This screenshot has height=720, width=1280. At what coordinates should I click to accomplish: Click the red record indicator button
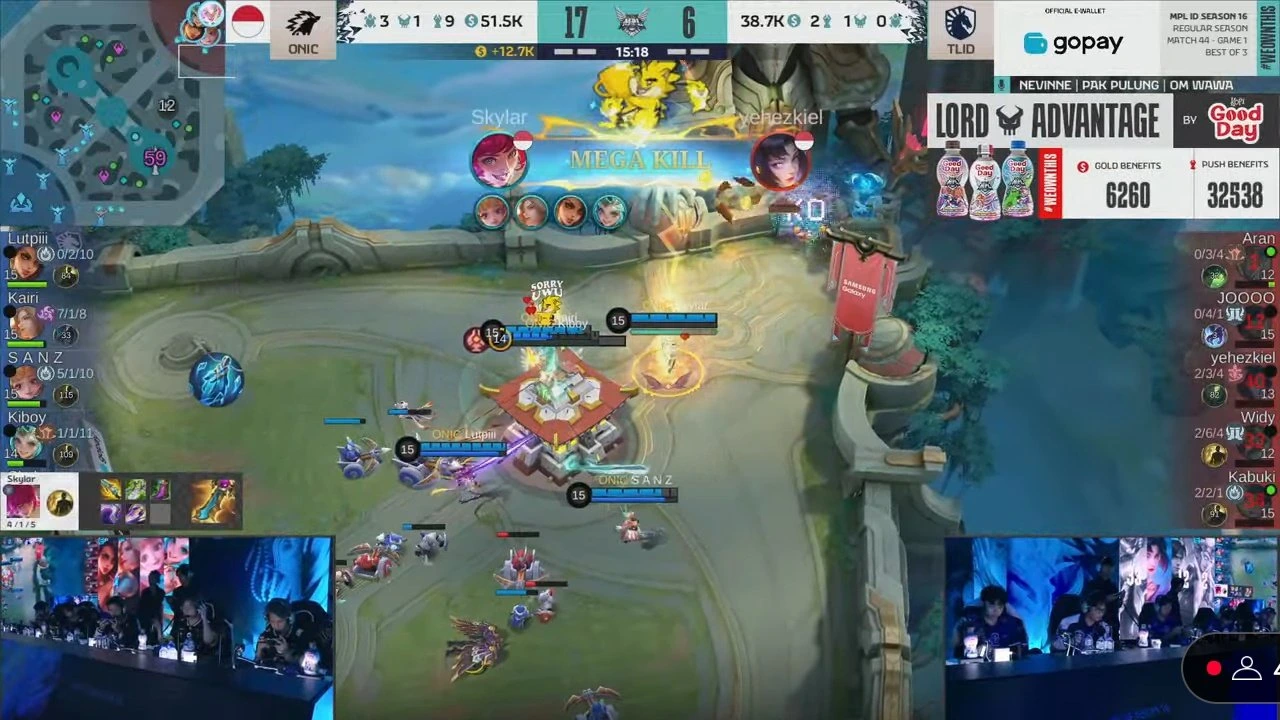point(1214,669)
